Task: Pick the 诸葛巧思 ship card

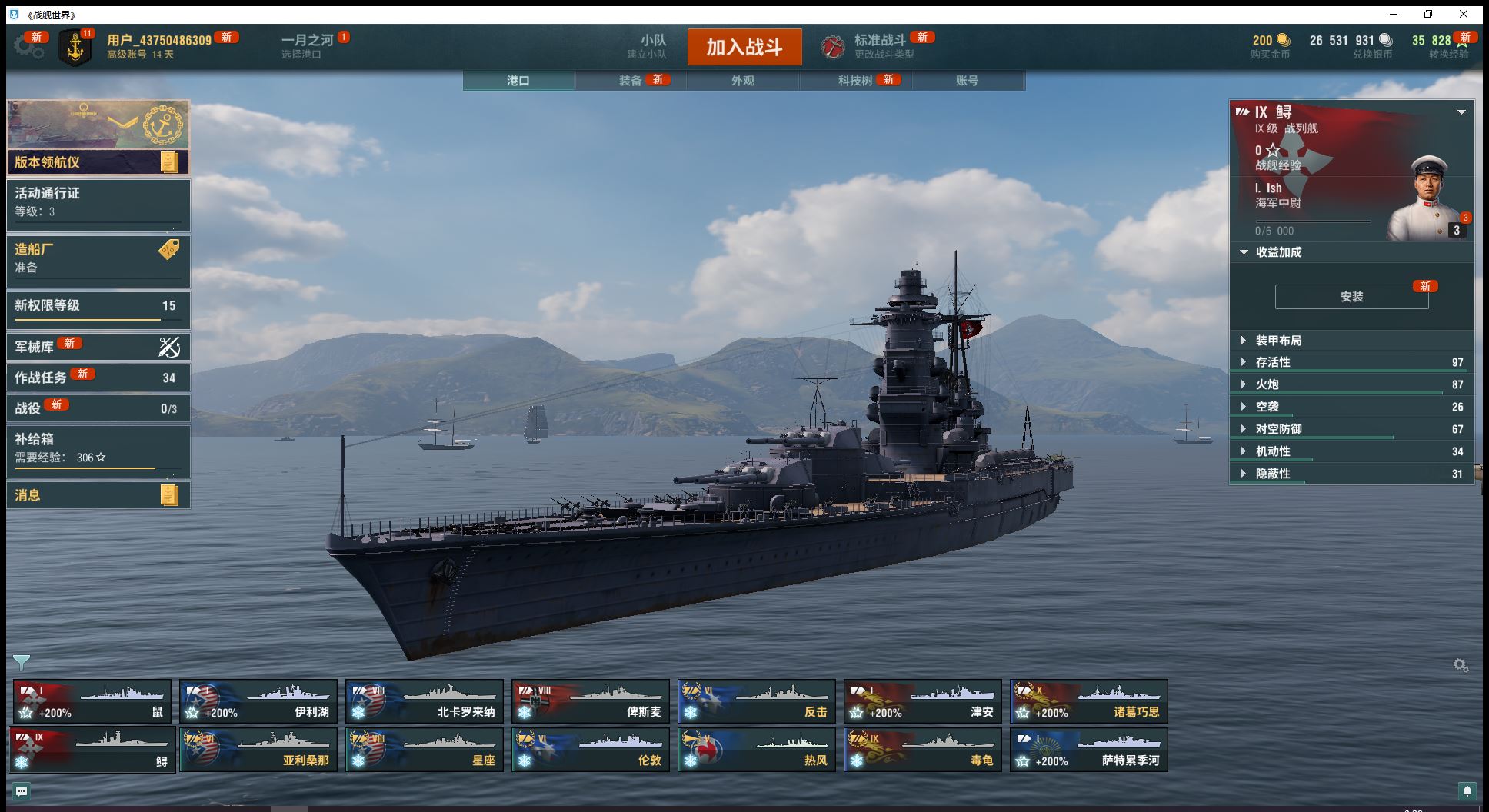Action: [1088, 701]
